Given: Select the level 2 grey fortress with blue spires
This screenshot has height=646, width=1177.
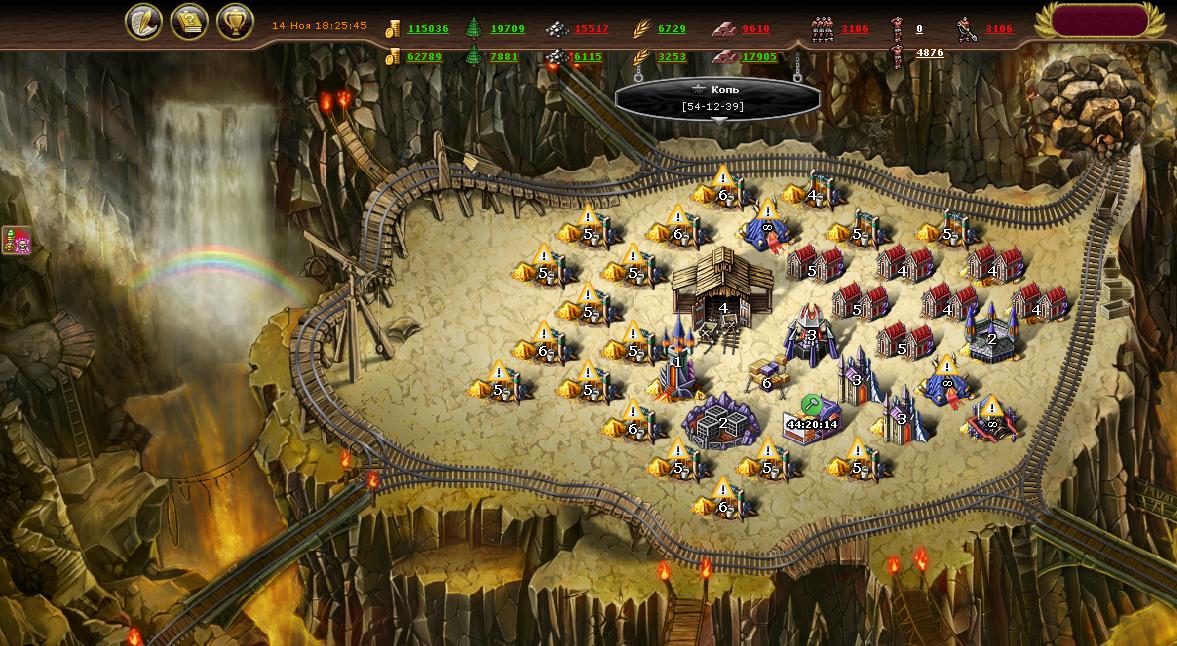Looking at the screenshot, I should (991, 335).
